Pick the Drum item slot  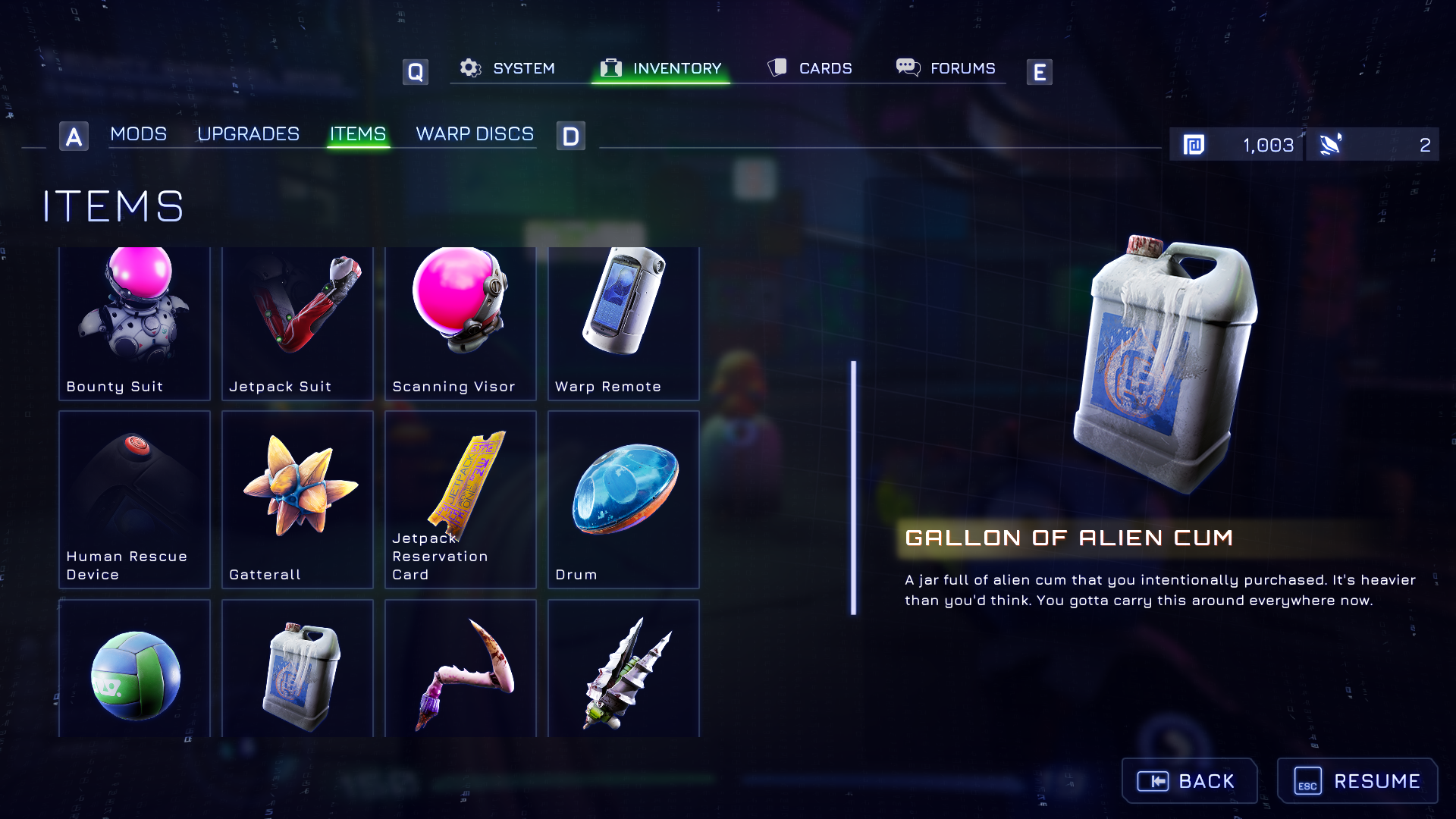(x=623, y=499)
